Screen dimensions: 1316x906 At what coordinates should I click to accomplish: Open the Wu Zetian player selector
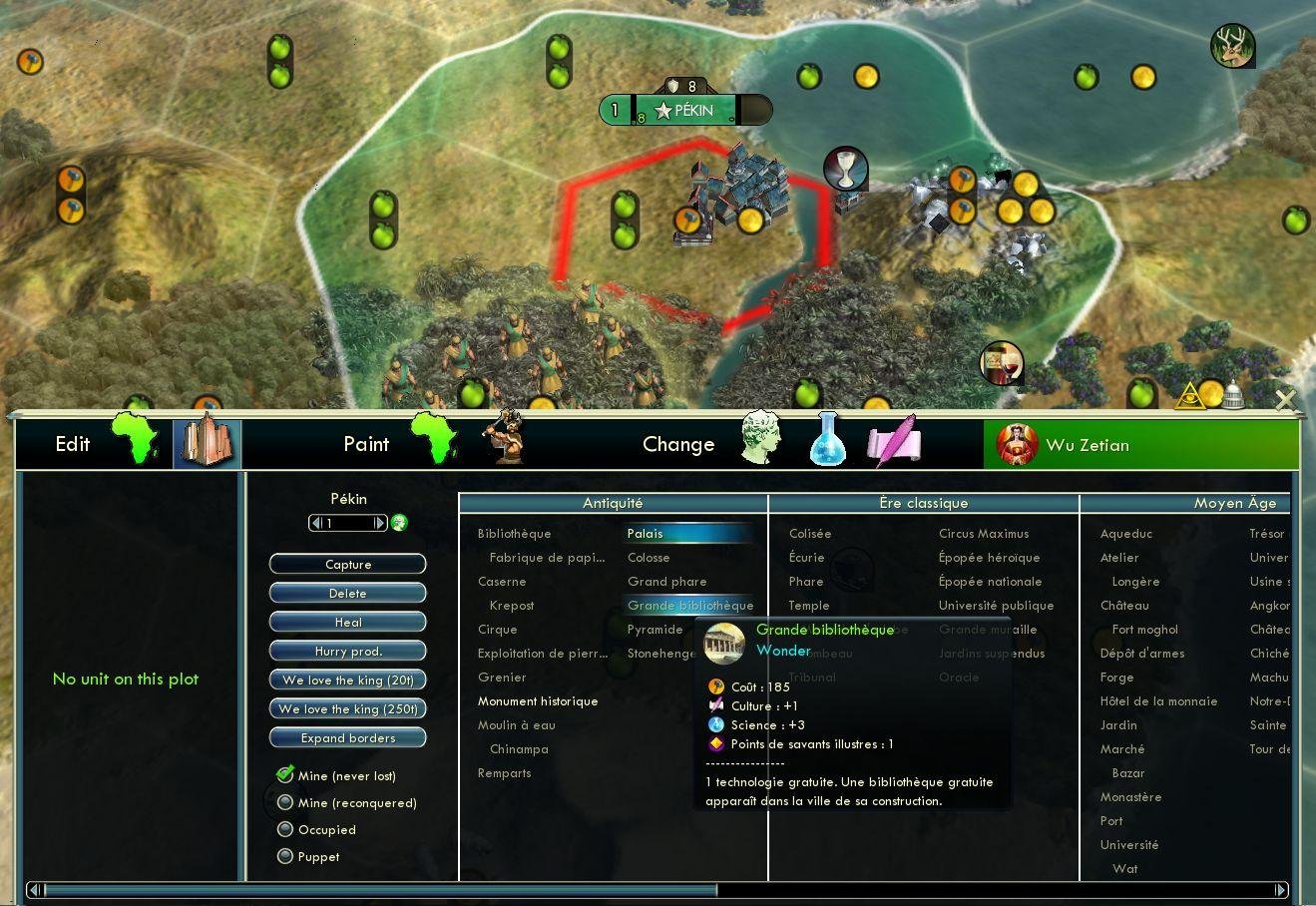1141,445
